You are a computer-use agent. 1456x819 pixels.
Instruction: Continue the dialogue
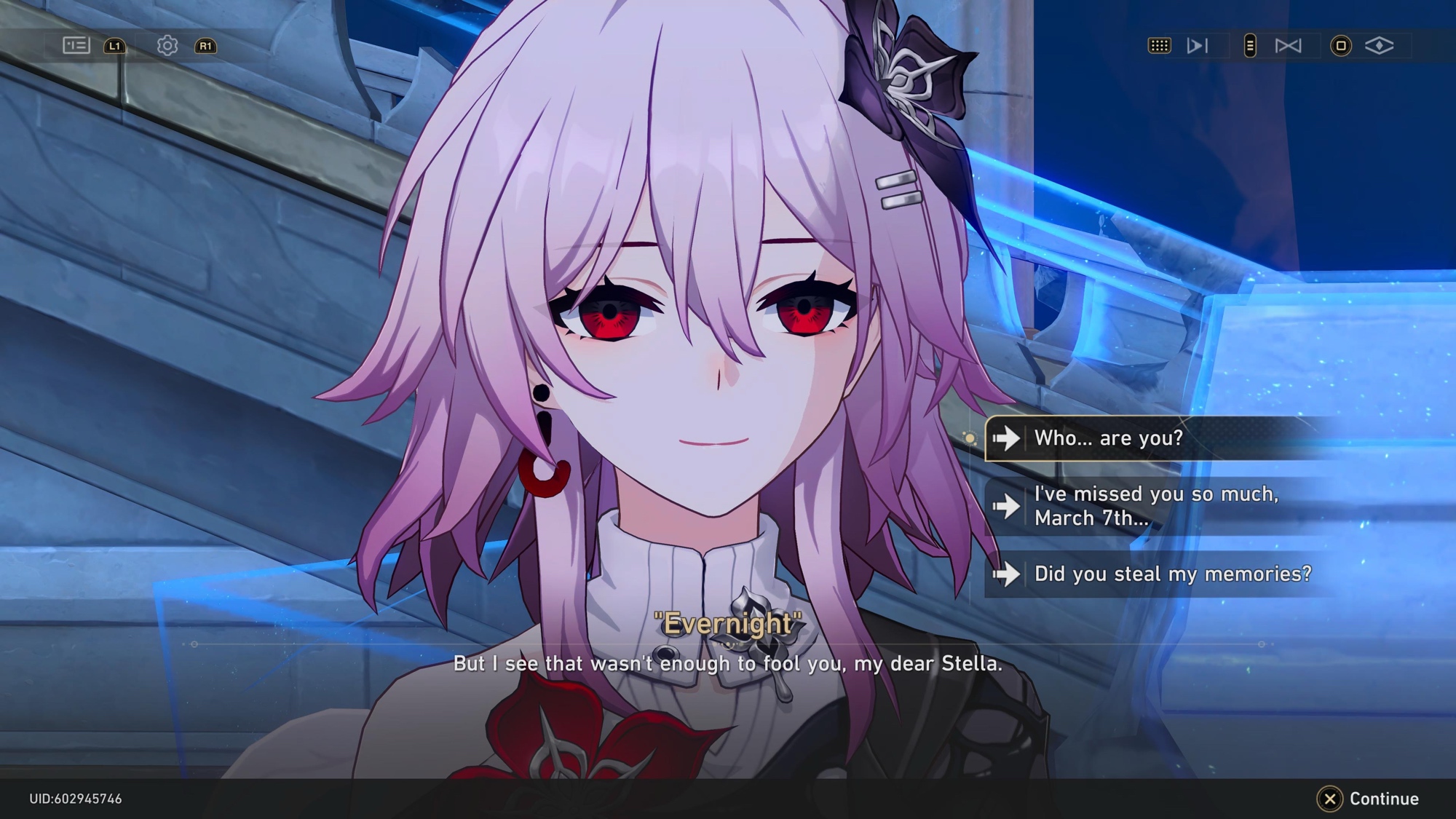[x=1369, y=799]
